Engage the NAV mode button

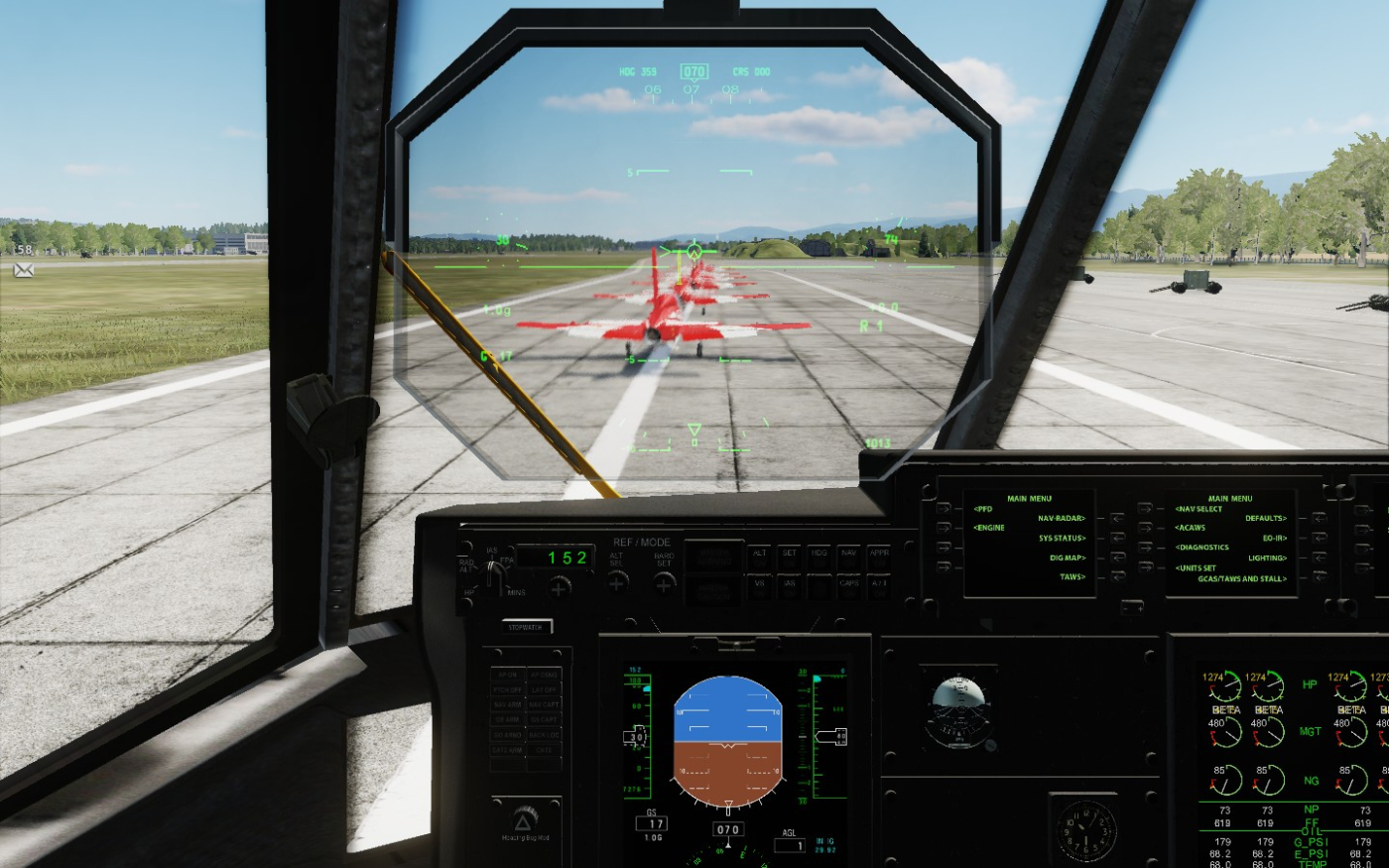coord(848,557)
